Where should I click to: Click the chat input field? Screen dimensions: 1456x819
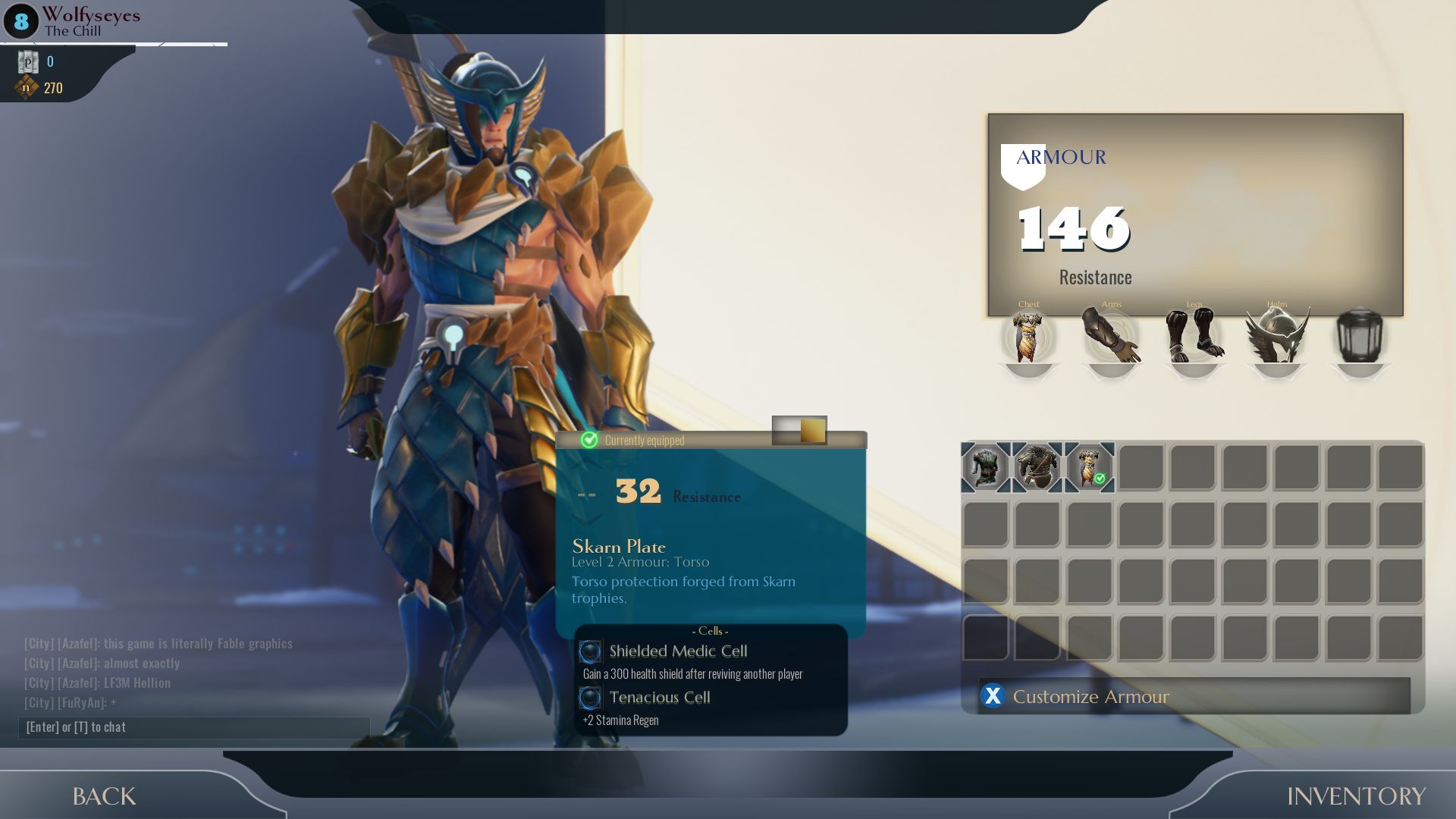tap(193, 726)
